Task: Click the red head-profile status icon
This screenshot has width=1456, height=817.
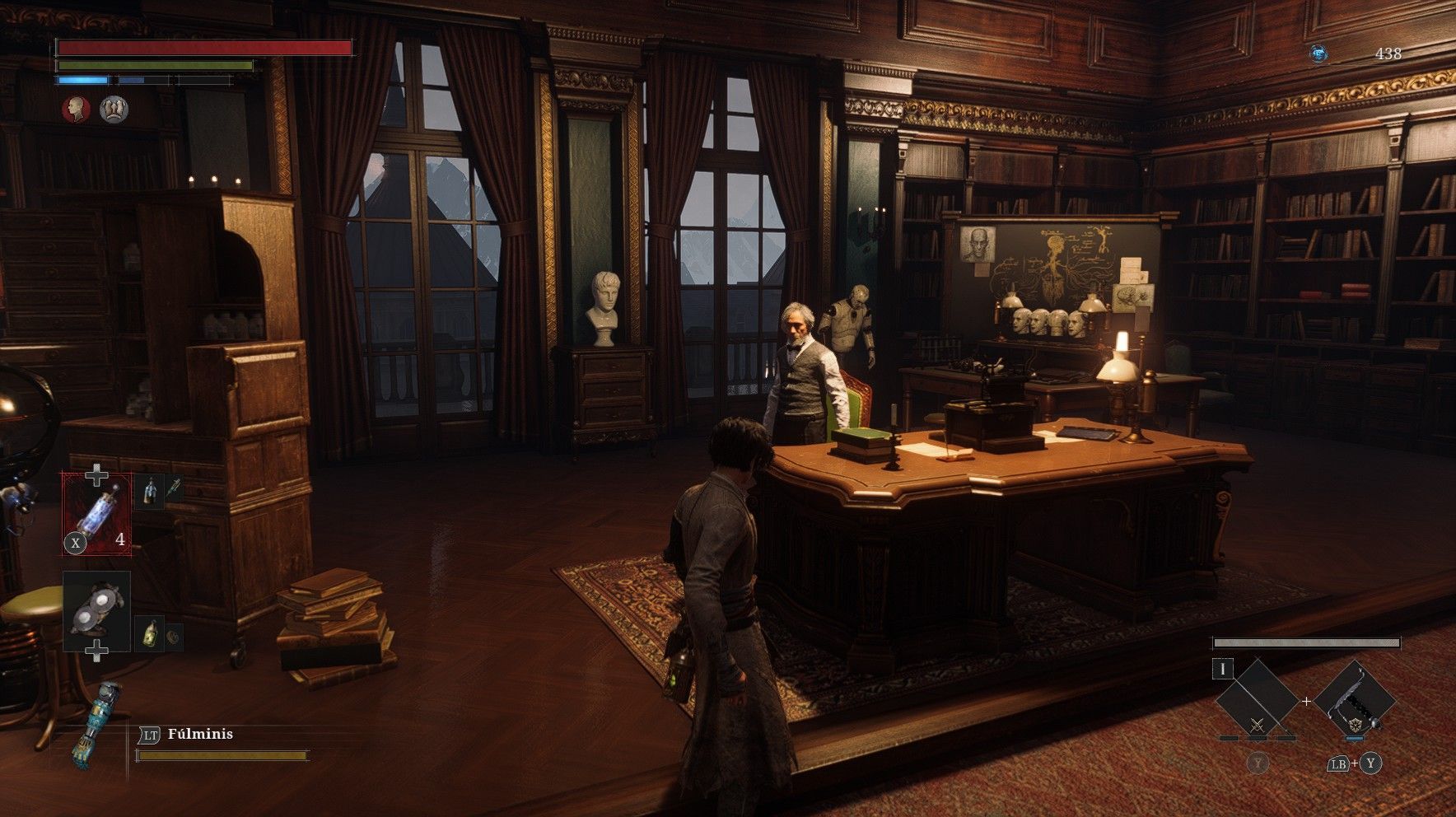Action: point(76,109)
